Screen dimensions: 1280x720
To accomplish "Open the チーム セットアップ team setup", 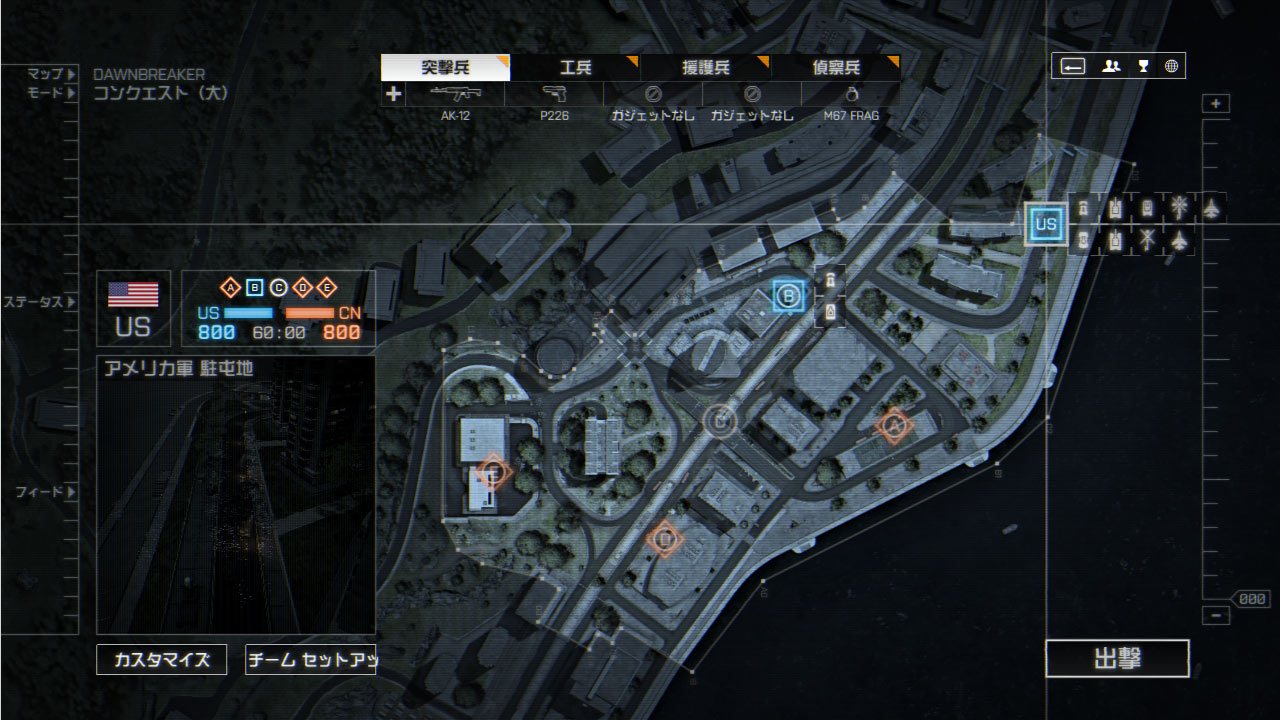I will 310,660.
